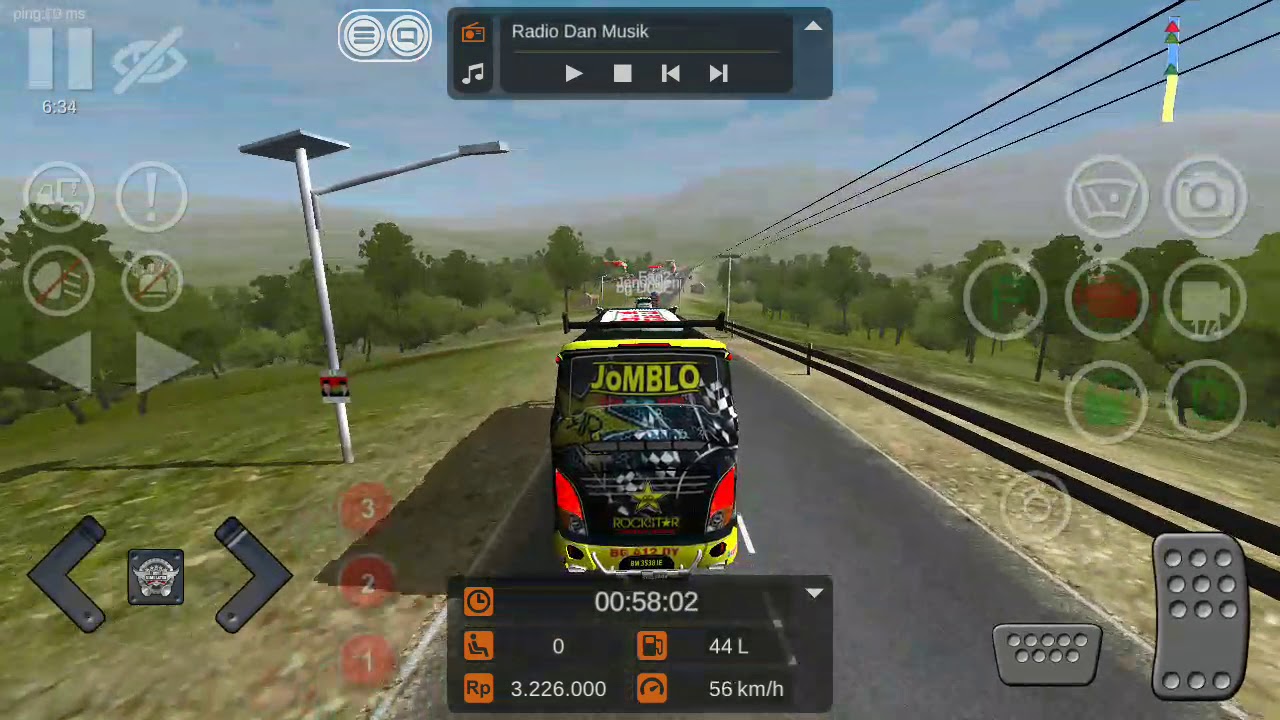
Task: Hide the HUD with the crossed-eye icon
Action: (148, 62)
